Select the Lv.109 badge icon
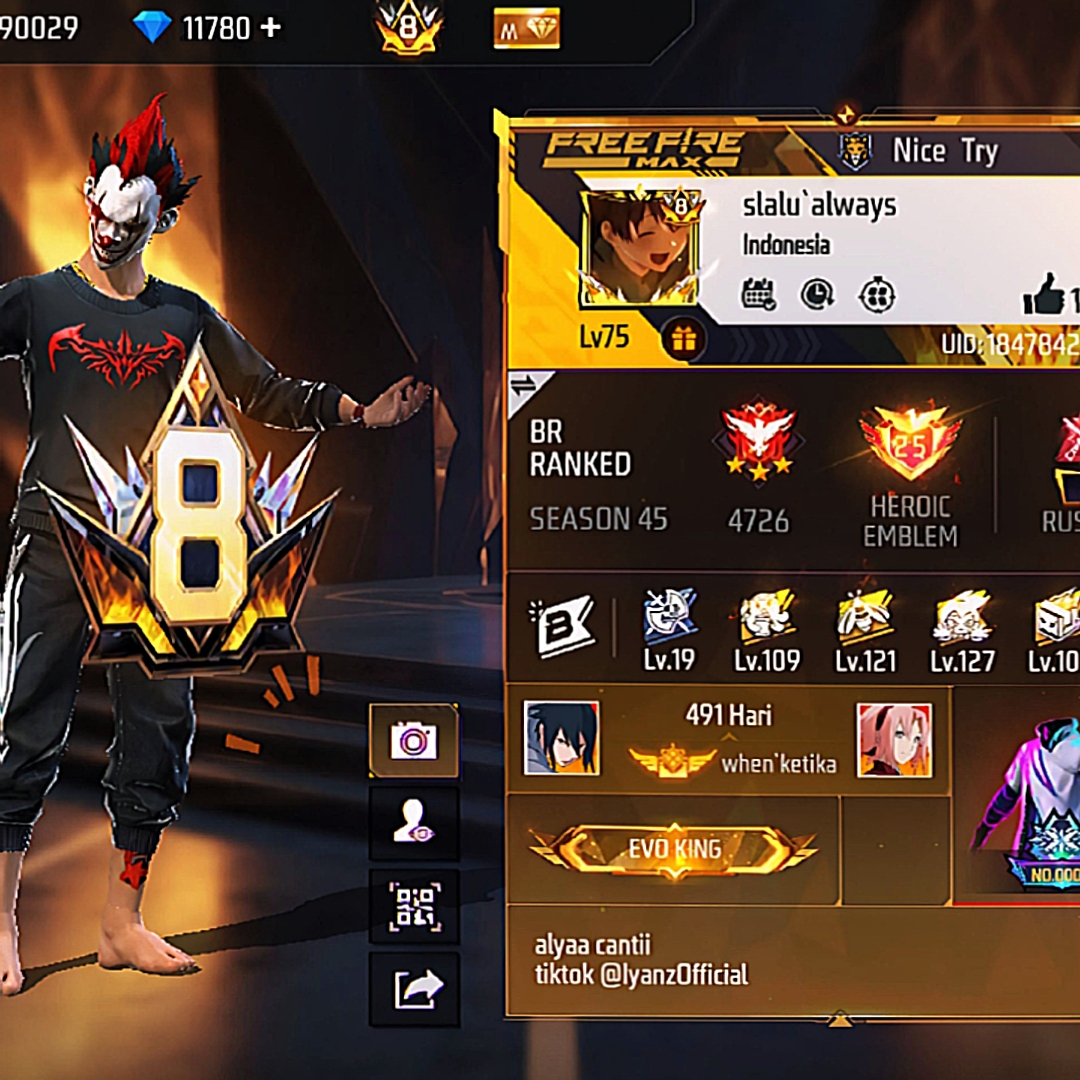Image resolution: width=1080 pixels, height=1080 pixels. (x=767, y=616)
